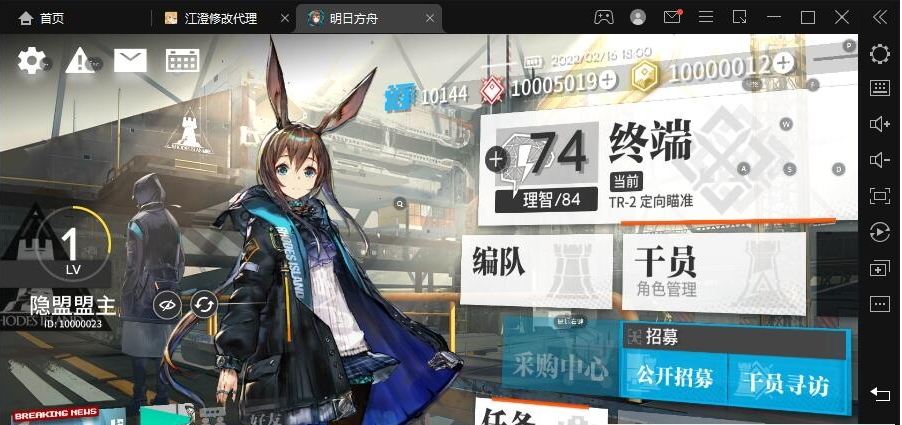Viewport: 902px width, 425px height.
Task: Switch to the 江澄修改代理 emulator tab
Action: [x=220, y=18]
